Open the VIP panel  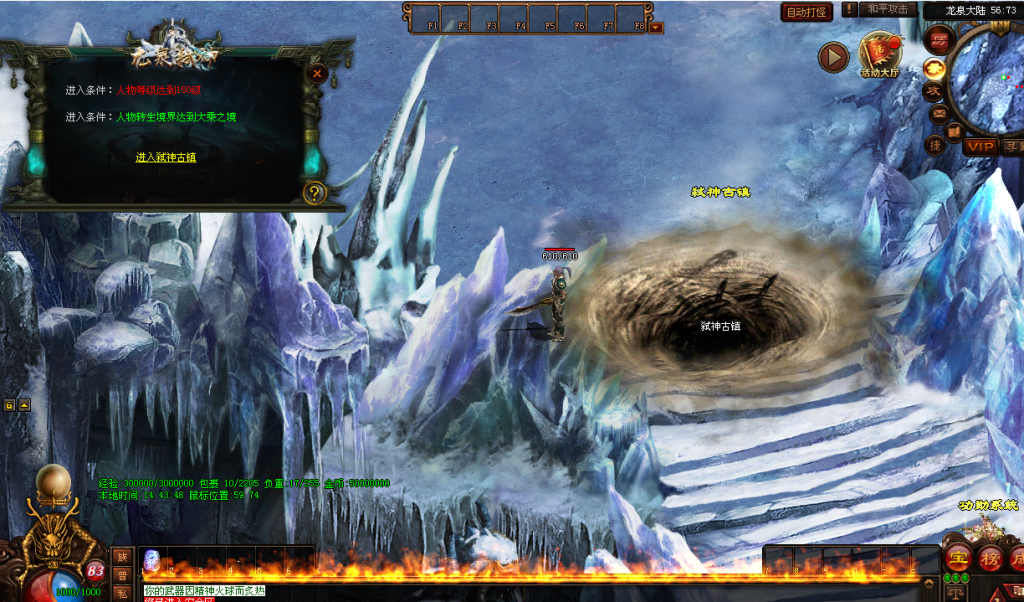point(980,146)
